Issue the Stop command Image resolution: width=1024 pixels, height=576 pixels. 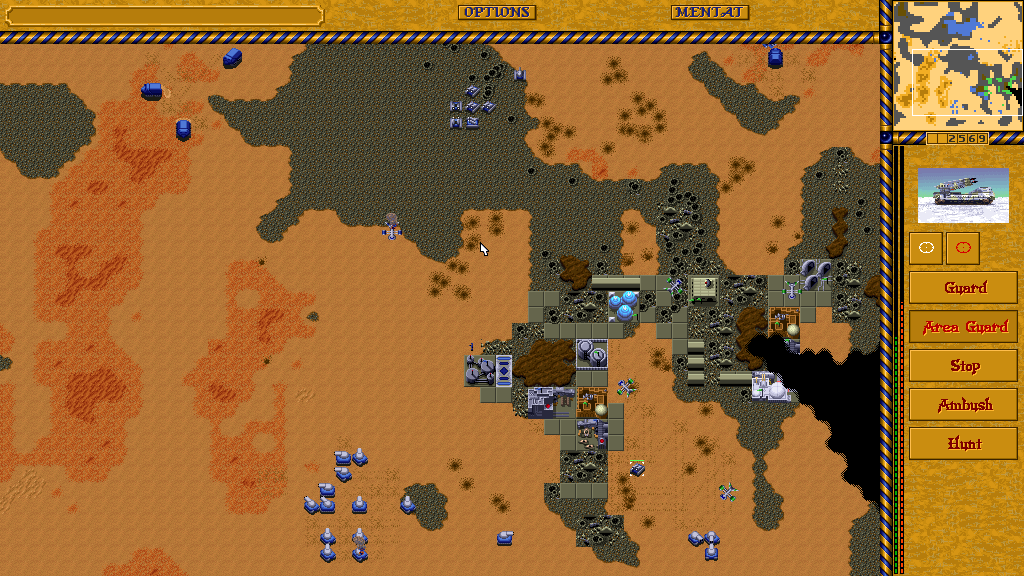(964, 366)
